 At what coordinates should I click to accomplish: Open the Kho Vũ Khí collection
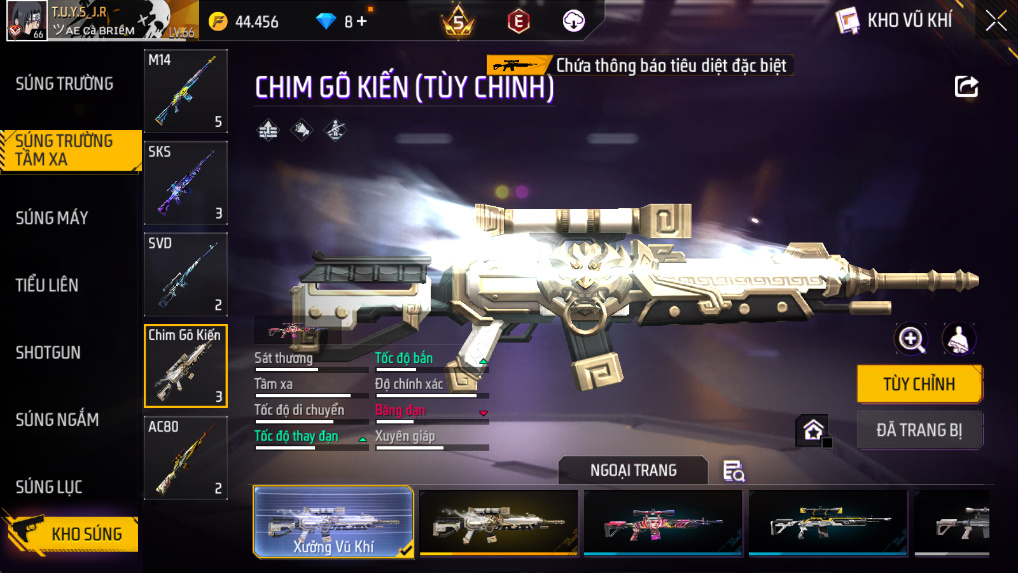(x=895, y=21)
